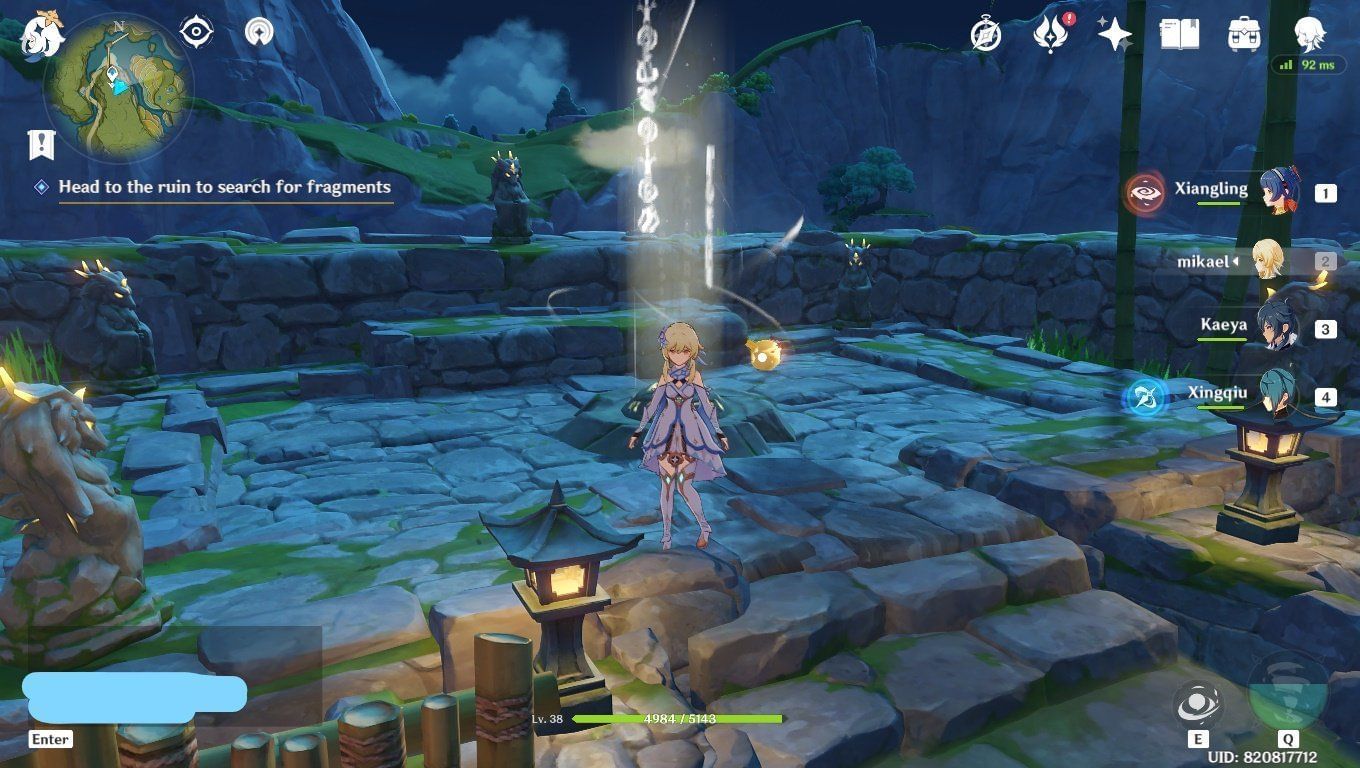This screenshot has width=1360, height=768.
Task: Click the quest objective 'Head to the ruin'
Action: [x=225, y=187]
